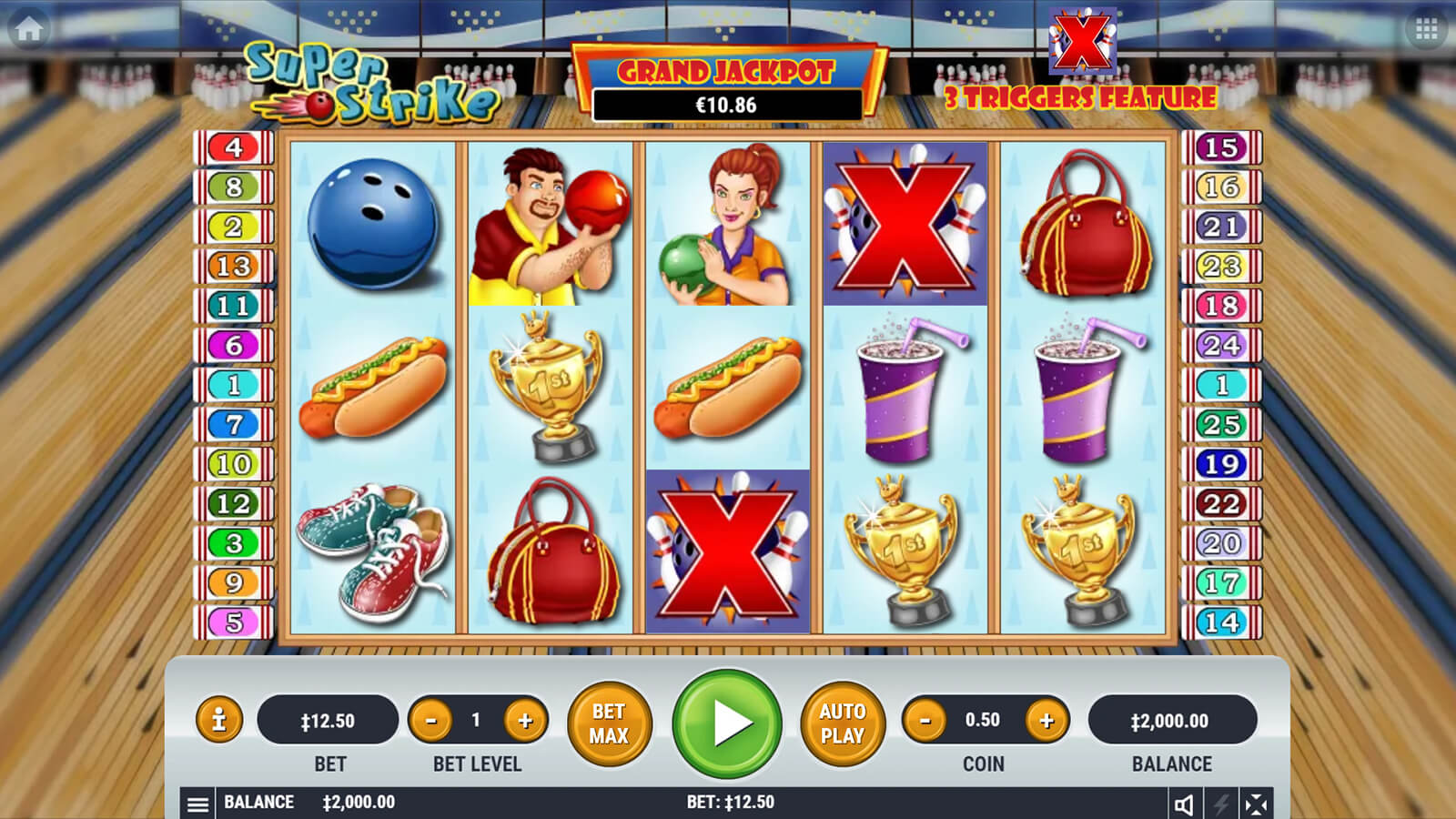Select payline number 25 marker
The height and width of the screenshot is (819, 1456).
tap(1221, 425)
